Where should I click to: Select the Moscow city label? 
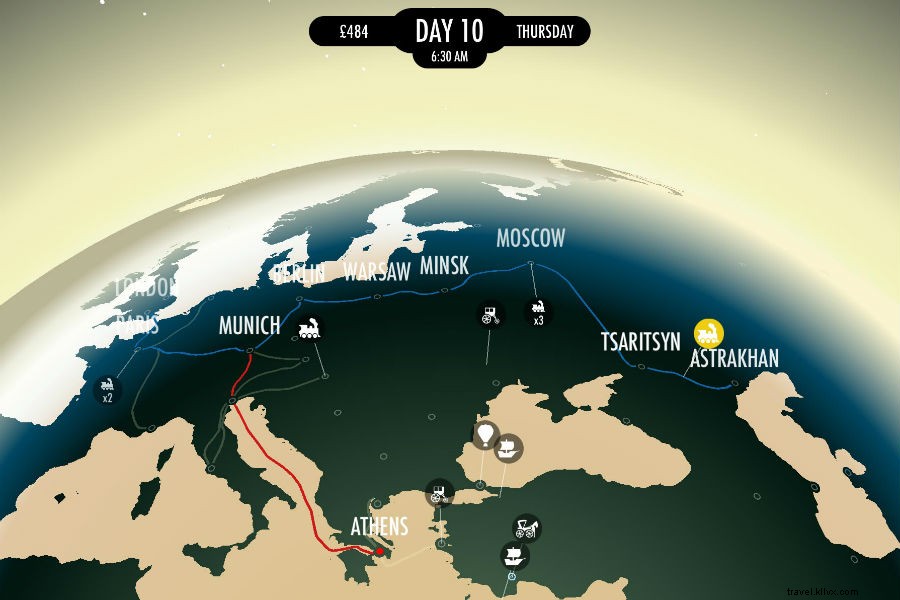531,238
